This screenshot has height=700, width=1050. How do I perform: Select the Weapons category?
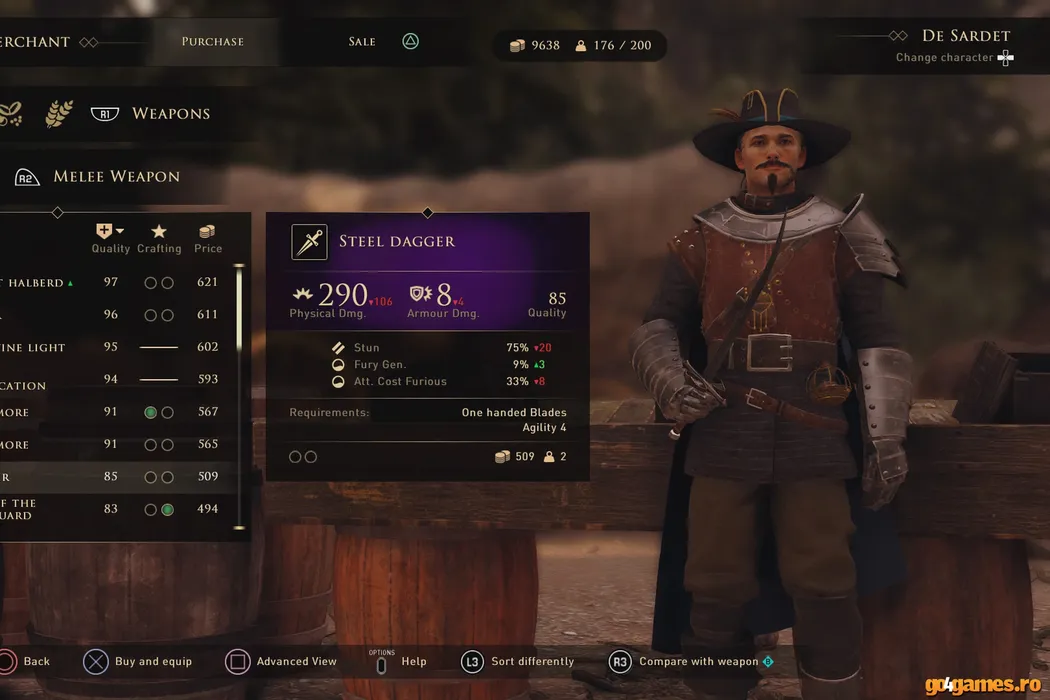click(x=170, y=114)
